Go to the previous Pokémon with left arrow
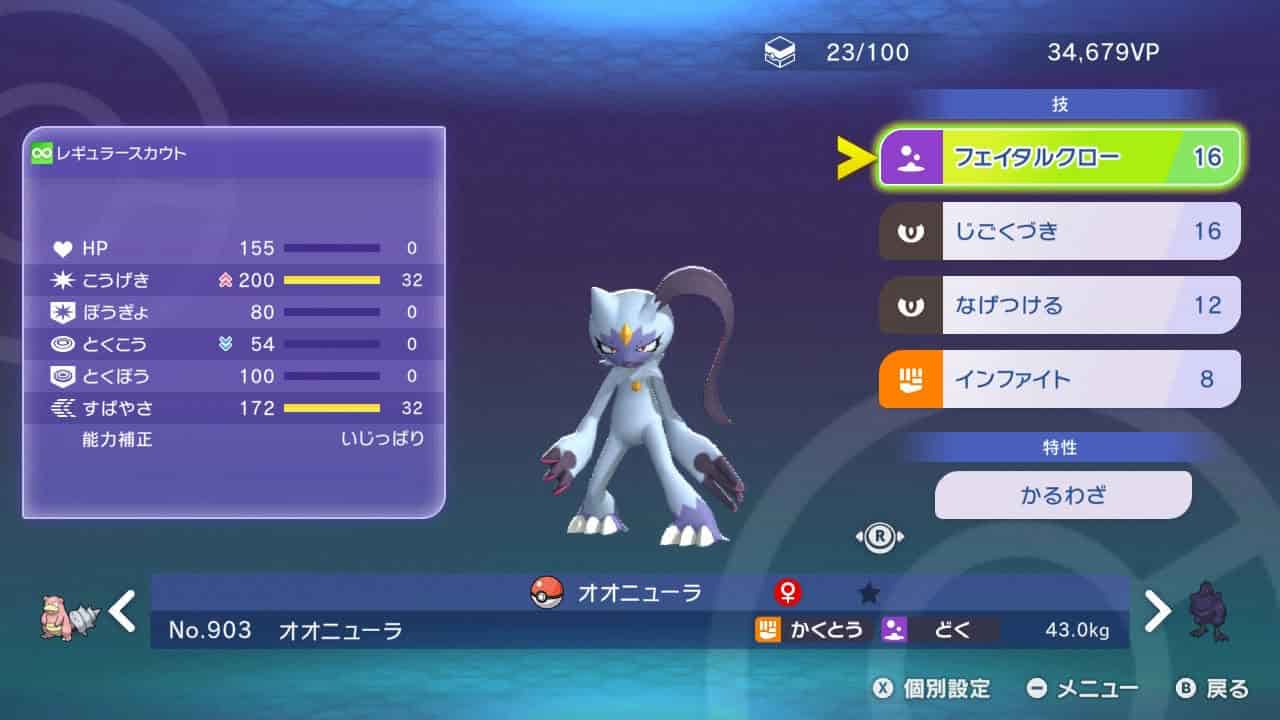 point(123,610)
